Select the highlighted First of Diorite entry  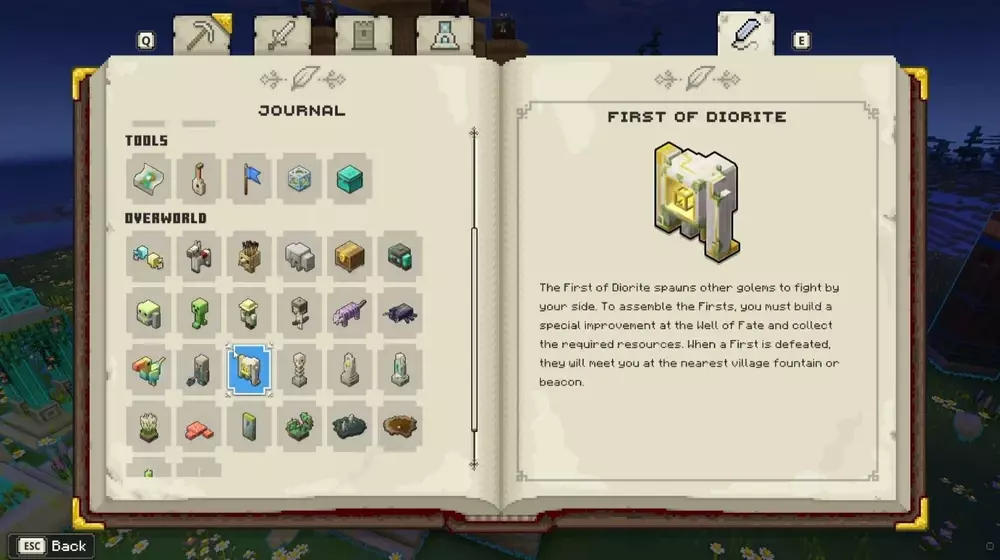point(248,370)
